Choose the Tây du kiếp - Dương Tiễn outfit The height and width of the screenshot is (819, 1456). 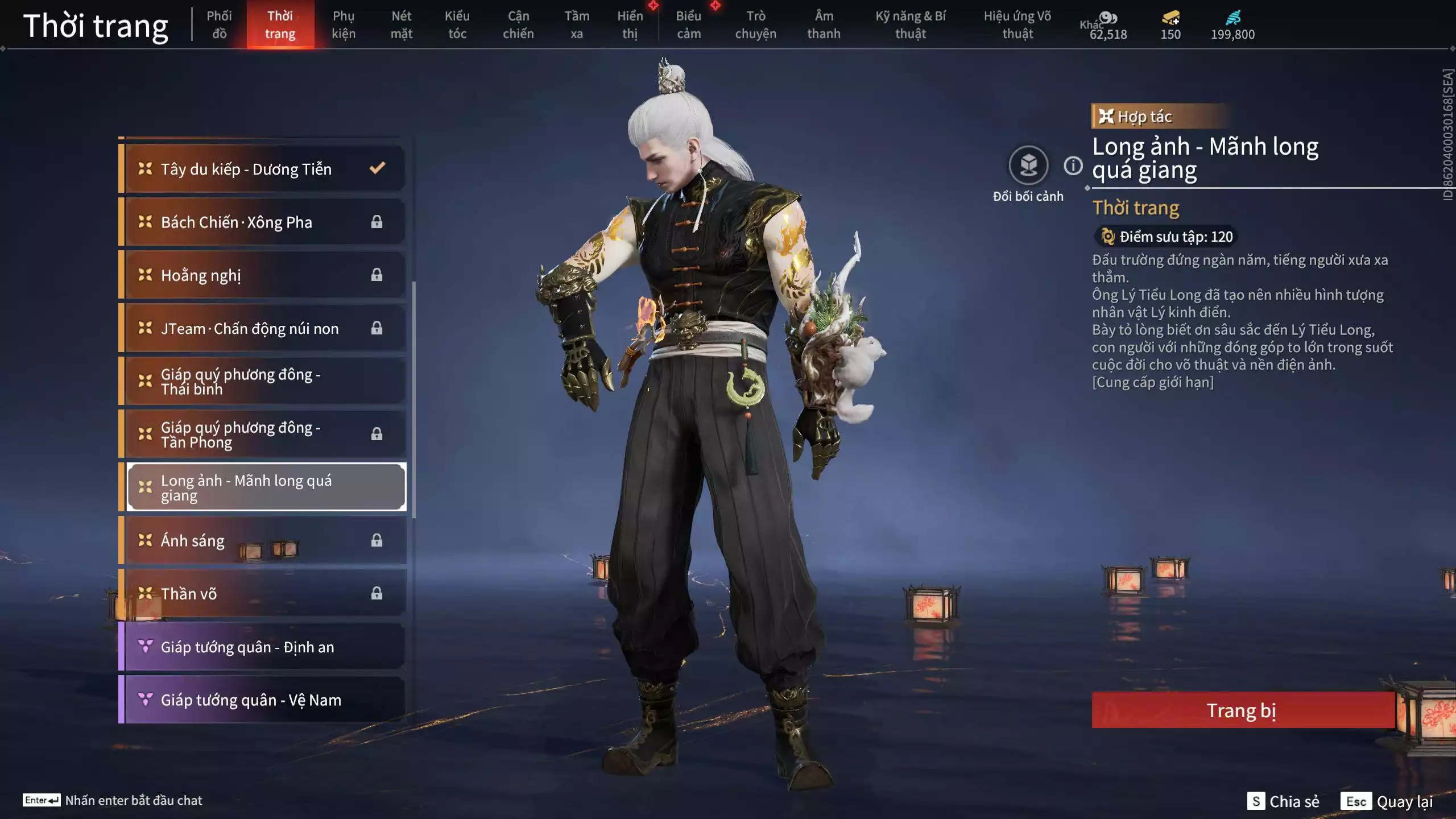pyautogui.click(x=264, y=169)
